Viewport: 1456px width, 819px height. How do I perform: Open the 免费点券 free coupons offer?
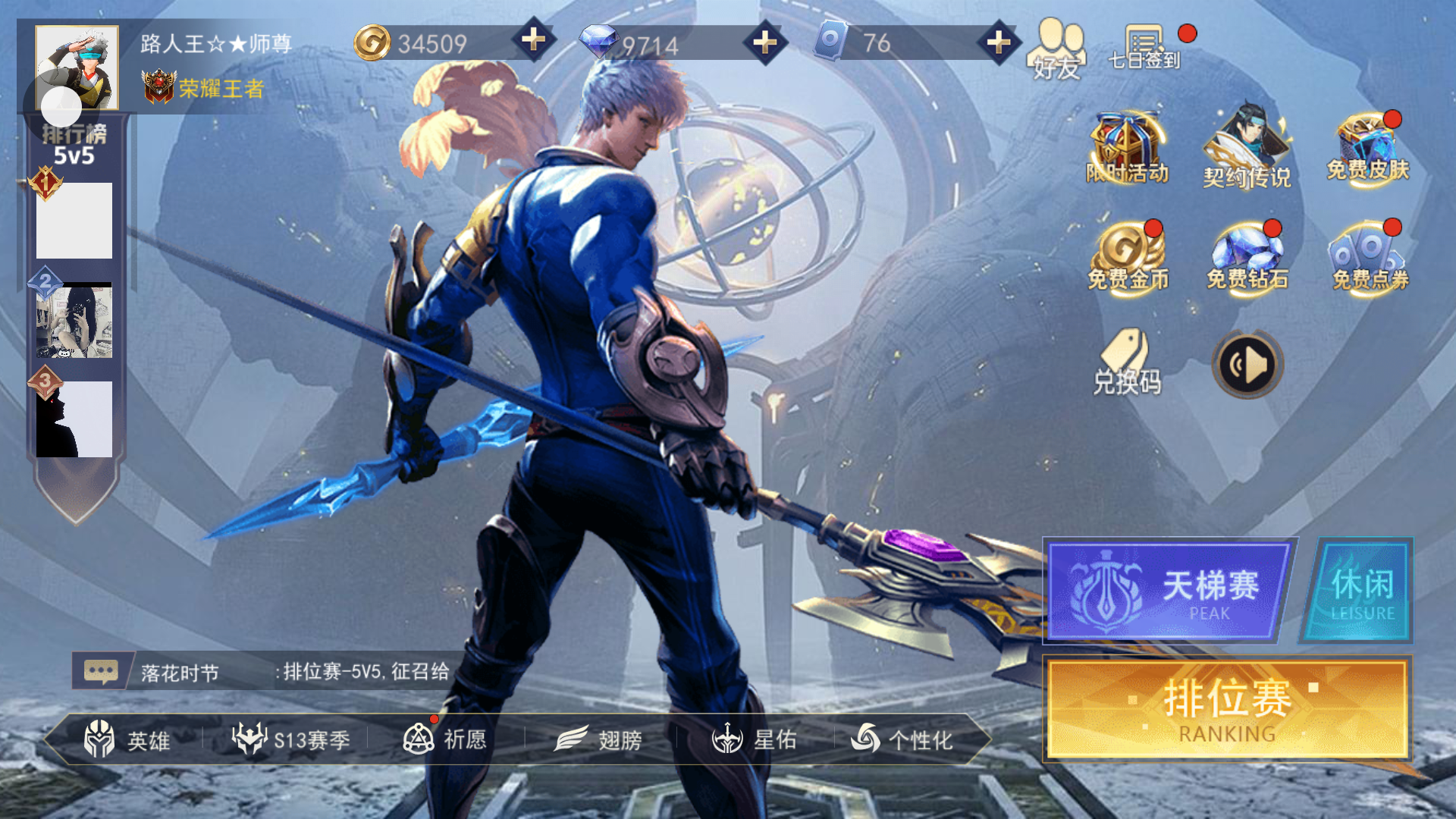[1370, 258]
